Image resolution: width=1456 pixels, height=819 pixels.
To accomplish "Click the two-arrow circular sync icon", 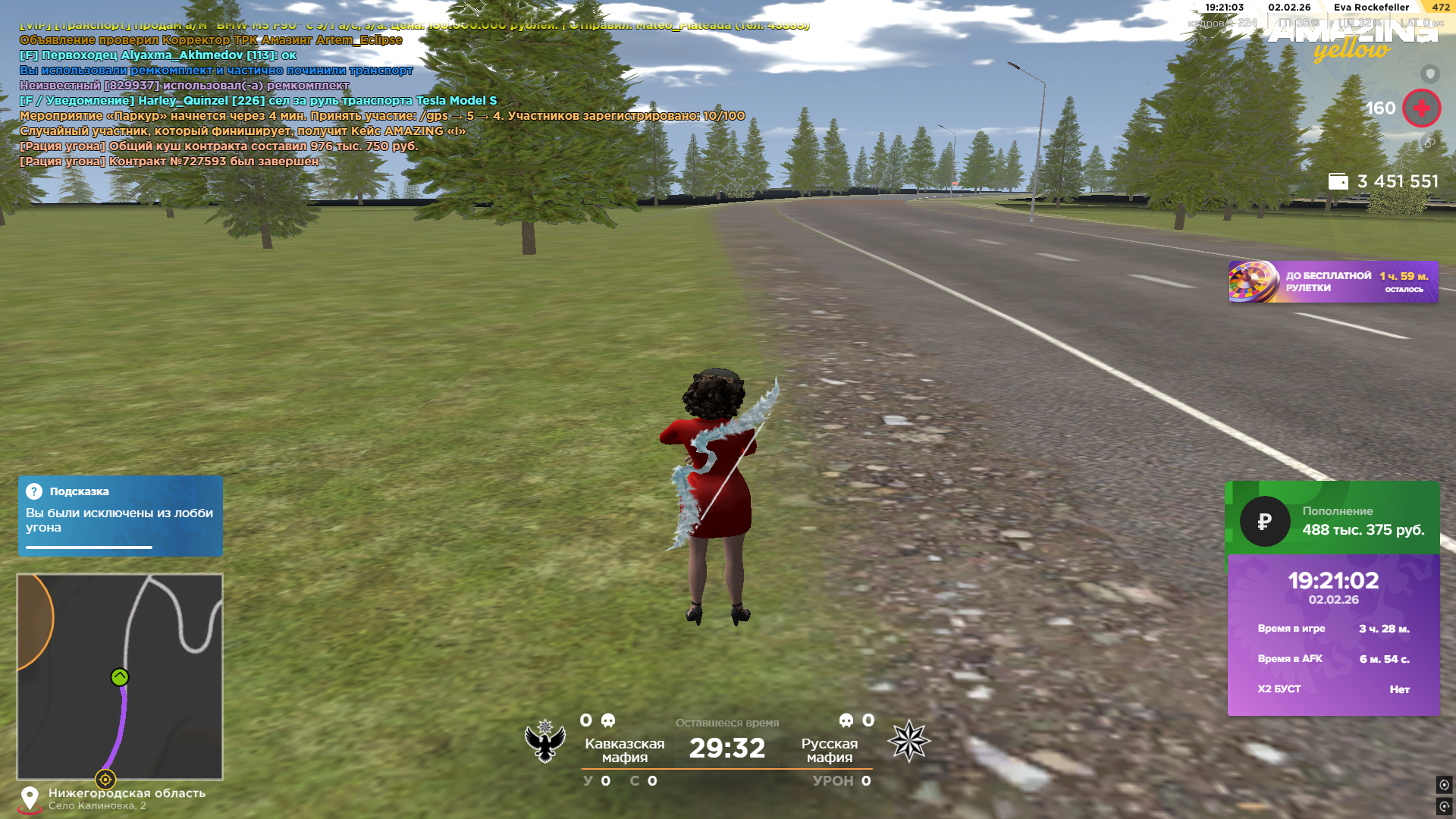I will 1444,785.
